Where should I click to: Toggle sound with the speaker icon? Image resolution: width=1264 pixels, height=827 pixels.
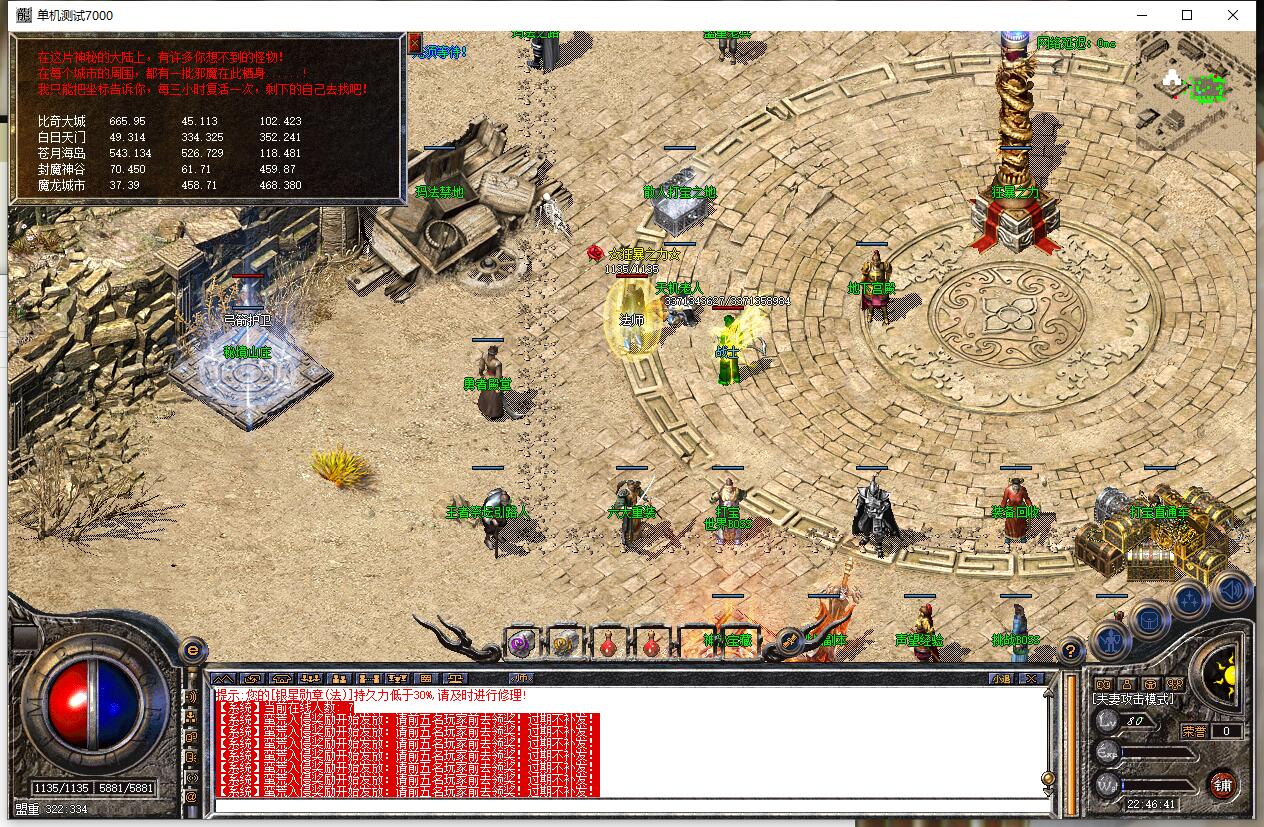(1232, 590)
